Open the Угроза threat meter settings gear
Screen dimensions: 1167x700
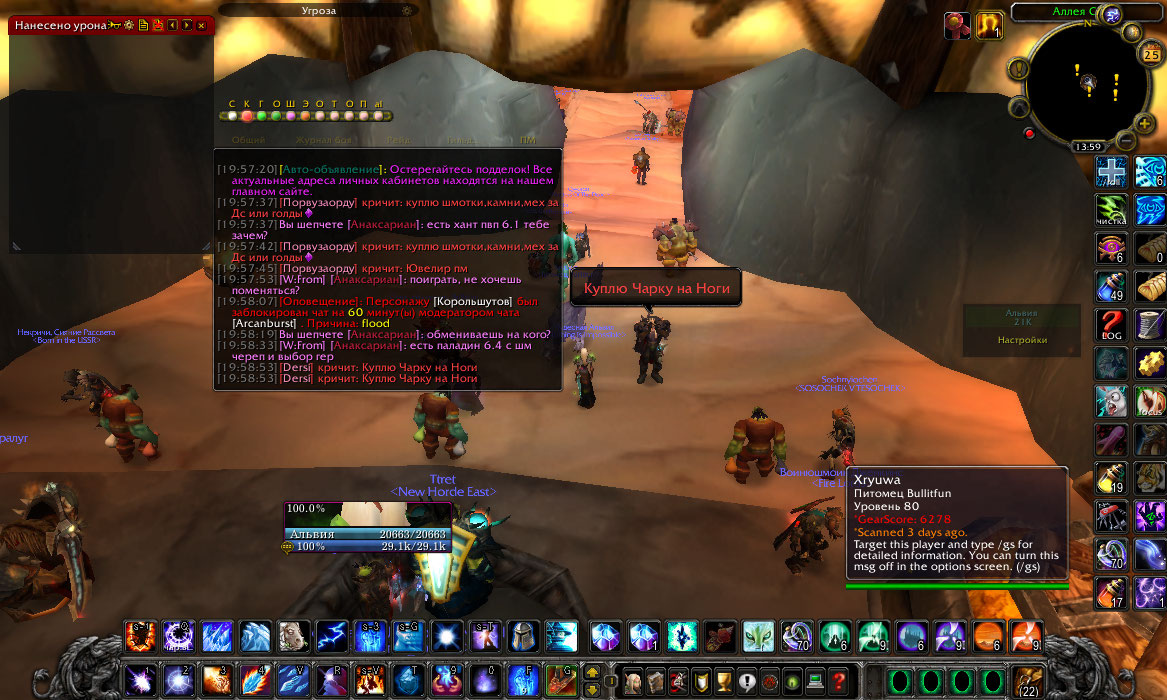[406, 11]
